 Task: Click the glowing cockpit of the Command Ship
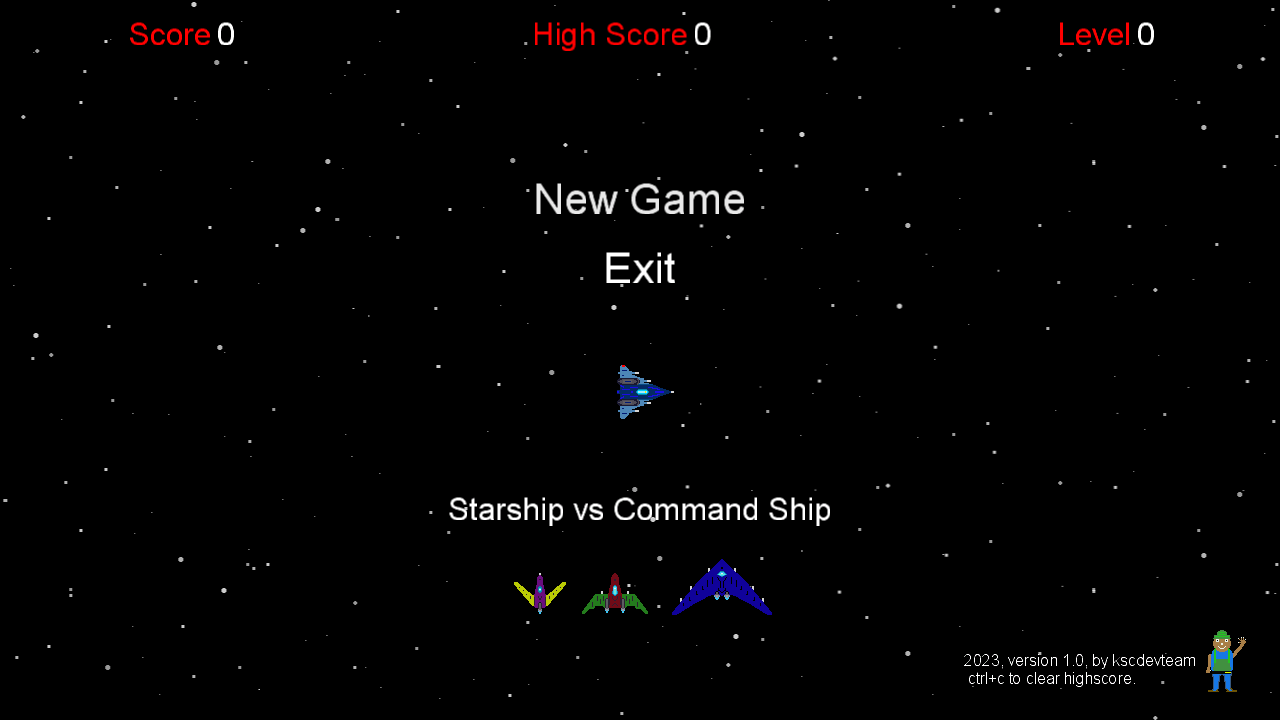(x=722, y=573)
